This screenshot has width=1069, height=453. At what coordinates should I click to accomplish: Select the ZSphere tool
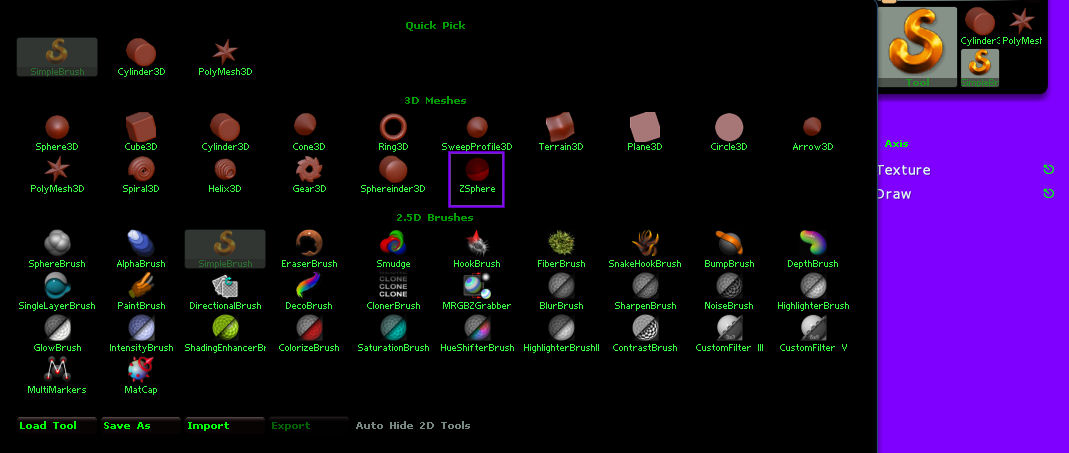477,176
